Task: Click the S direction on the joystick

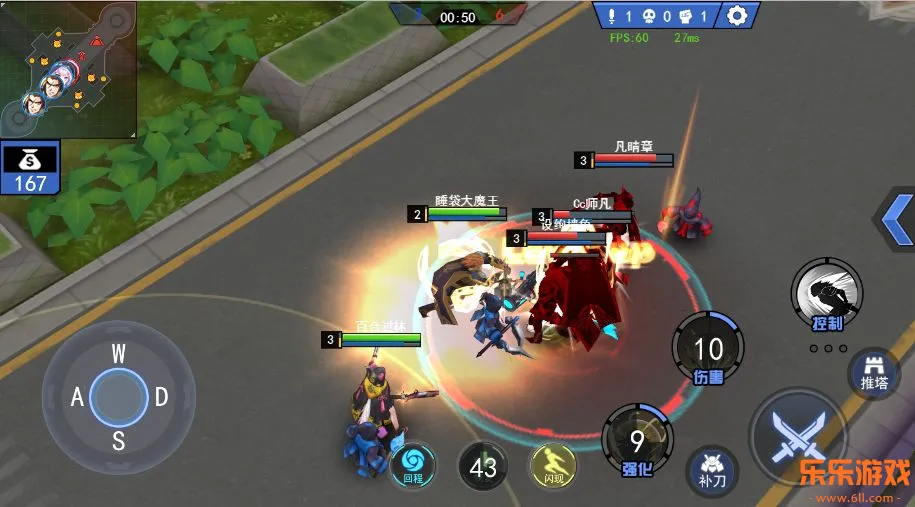Action: [118, 440]
